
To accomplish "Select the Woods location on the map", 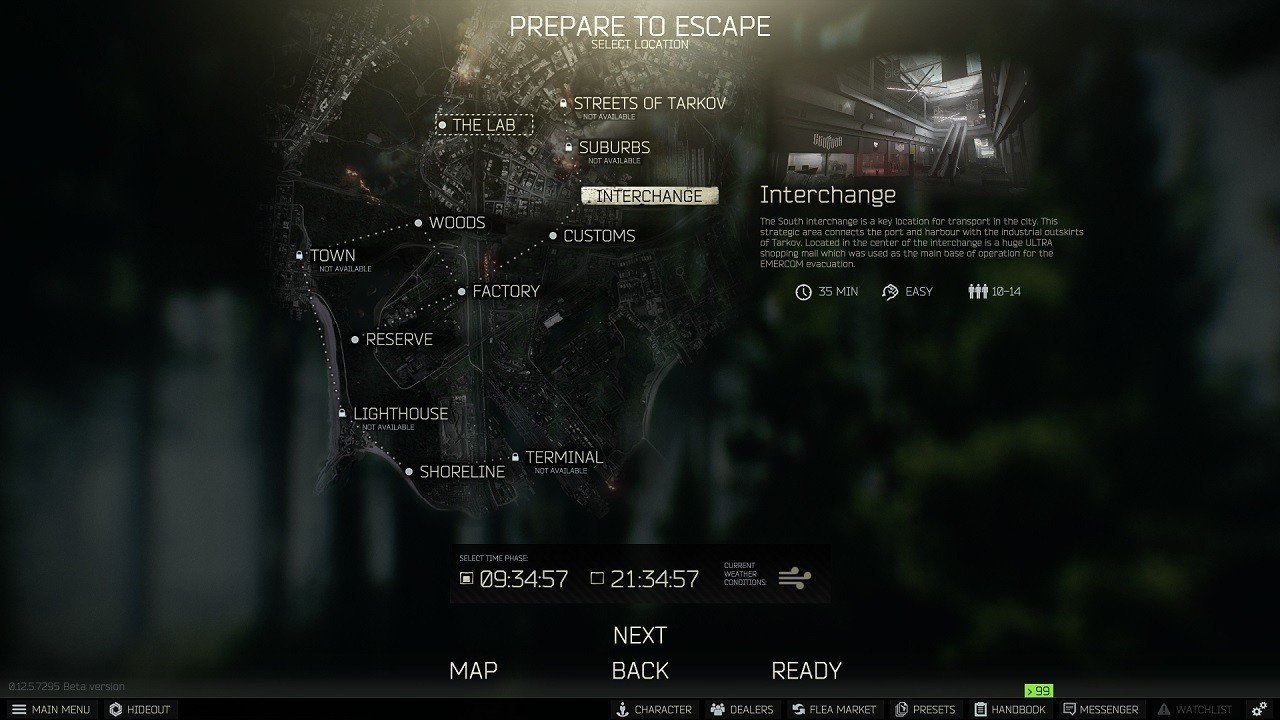I will coord(456,223).
